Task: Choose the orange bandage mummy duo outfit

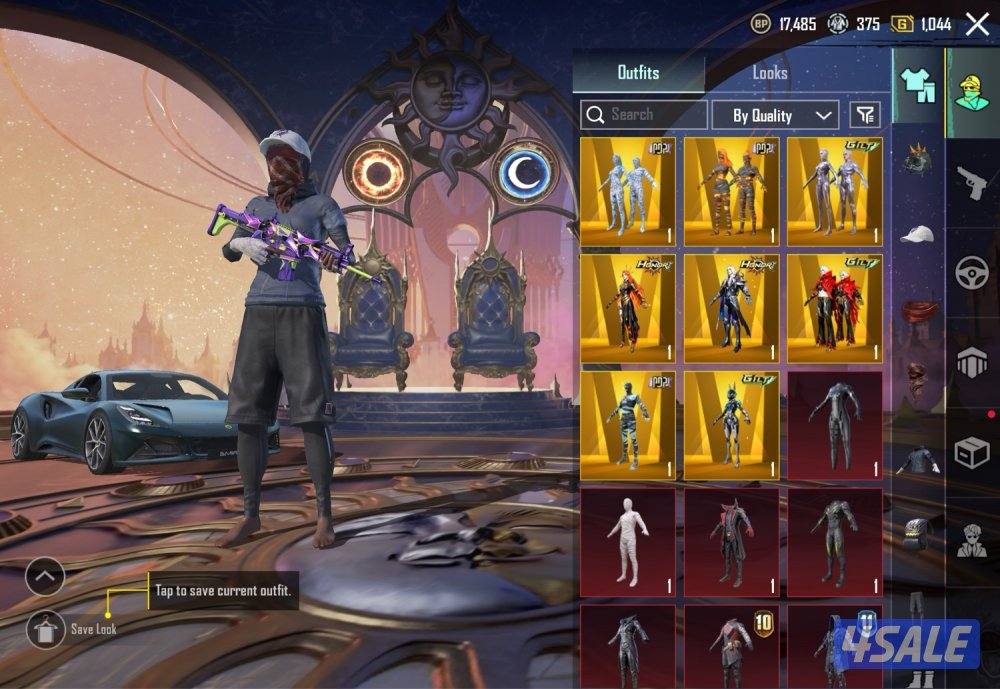Action: coord(732,191)
